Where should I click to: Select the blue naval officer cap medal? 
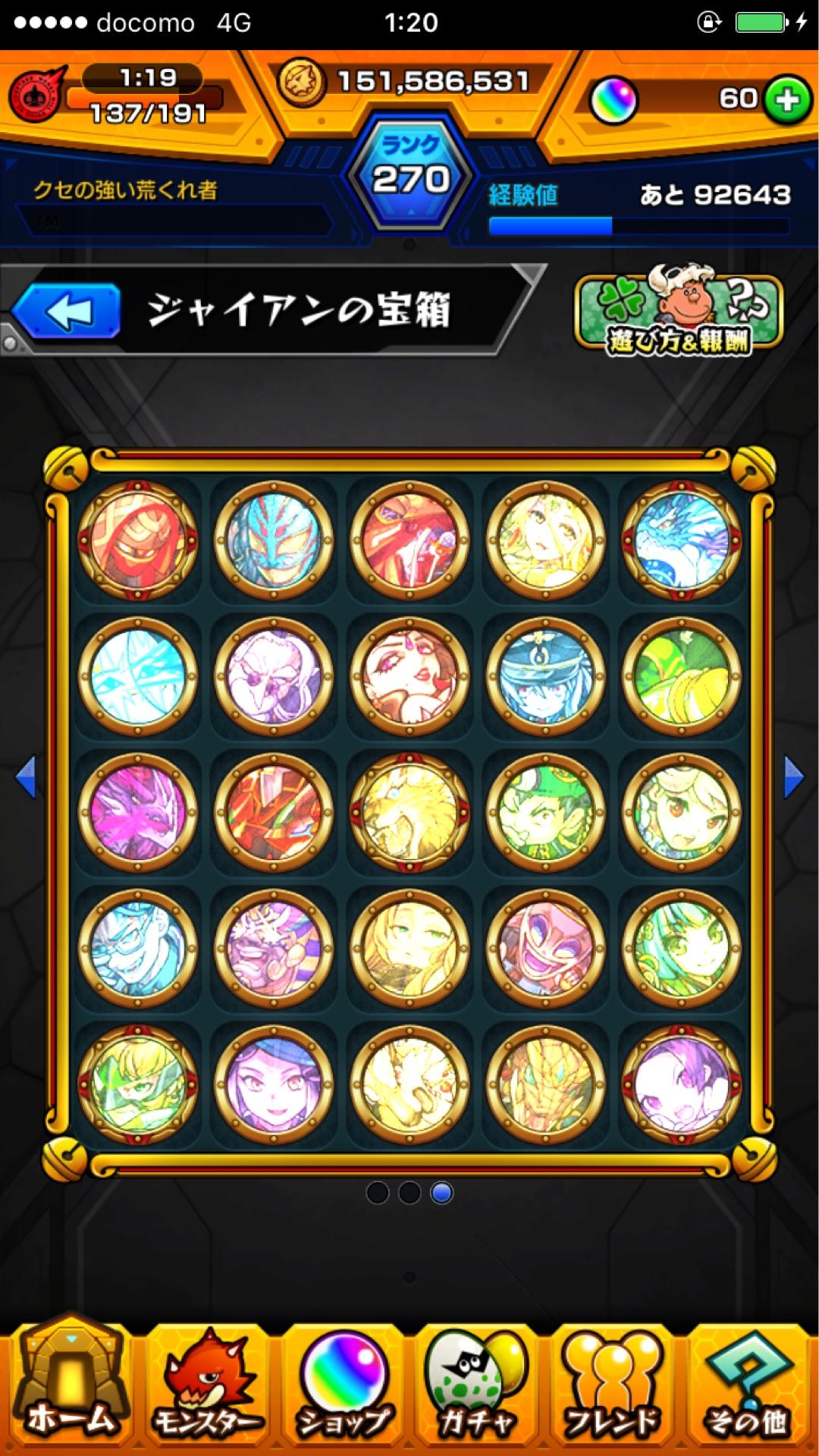(x=545, y=676)
